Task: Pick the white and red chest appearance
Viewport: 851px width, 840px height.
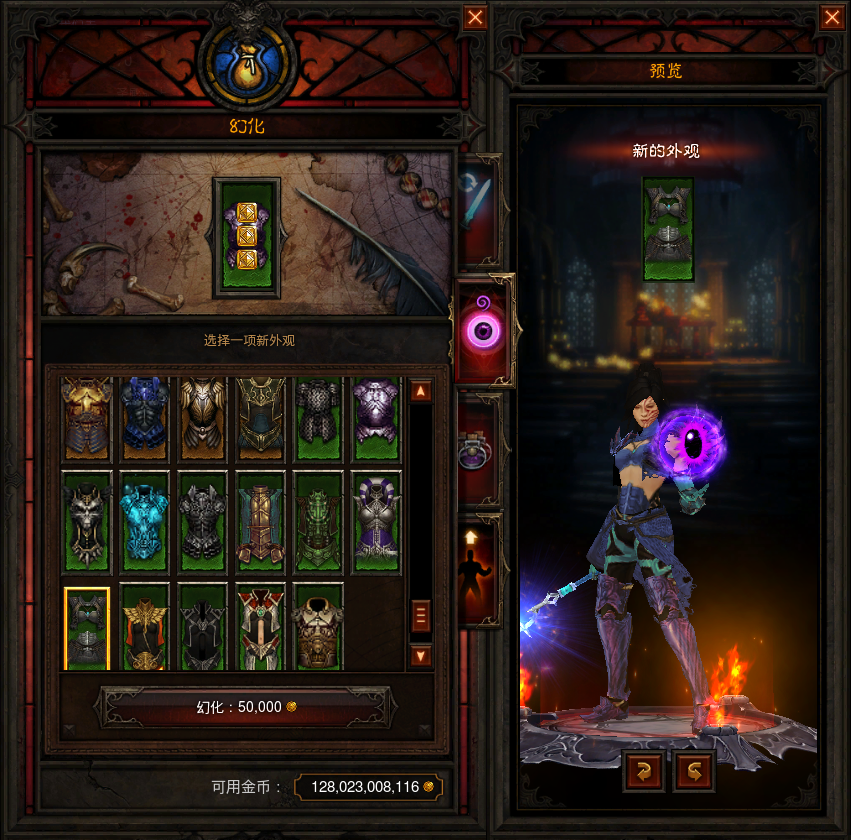Action: pyautogui.click(x=261, y=627)
